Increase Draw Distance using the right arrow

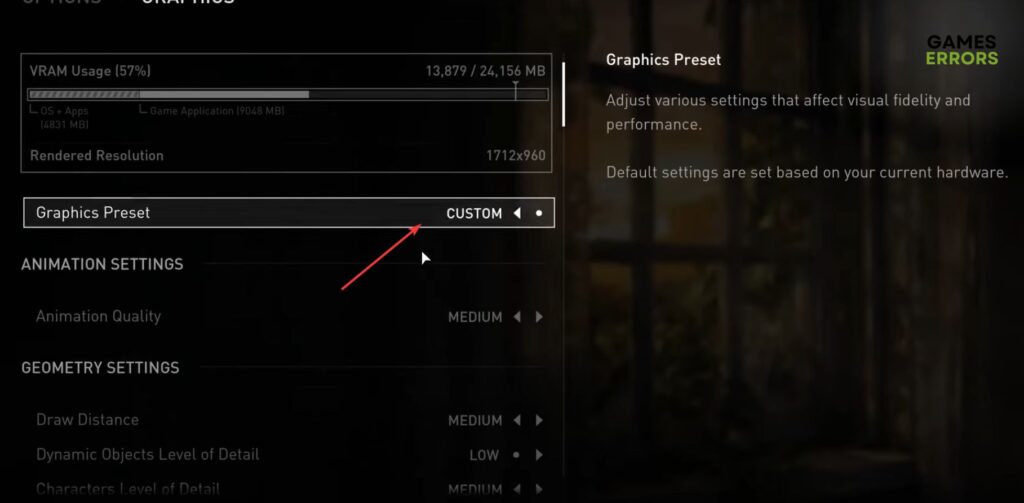(539, 420)
